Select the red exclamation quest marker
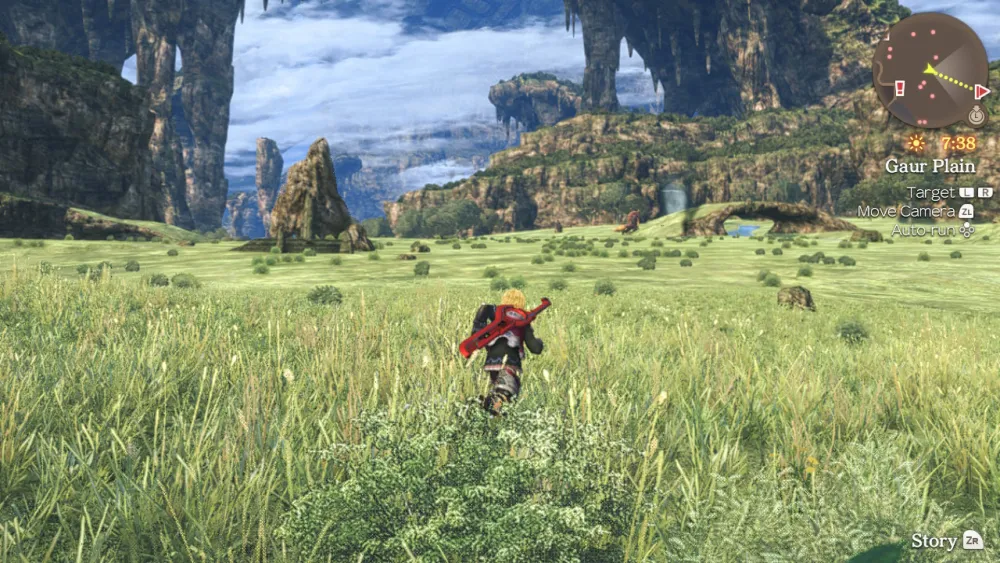Screen dimensions: 1000x563 click(x=899, y=88)
